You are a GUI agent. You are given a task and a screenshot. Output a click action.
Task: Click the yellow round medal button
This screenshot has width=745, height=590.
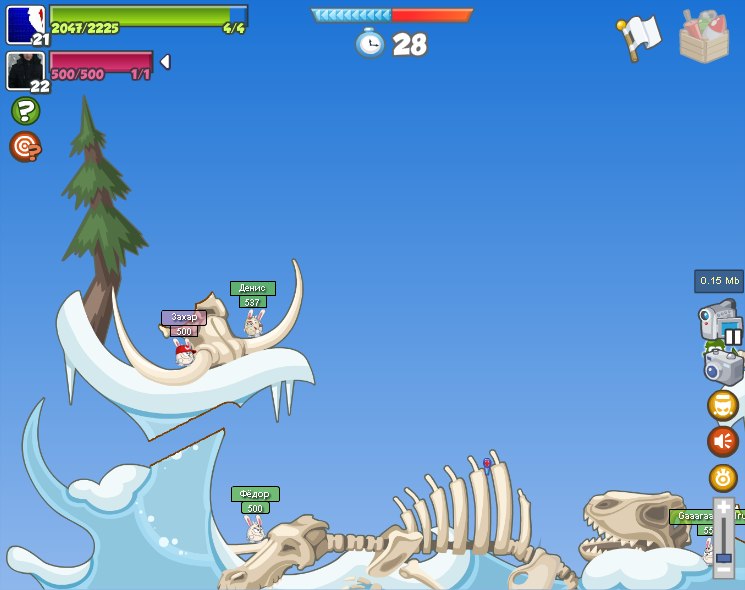[723, 477]
